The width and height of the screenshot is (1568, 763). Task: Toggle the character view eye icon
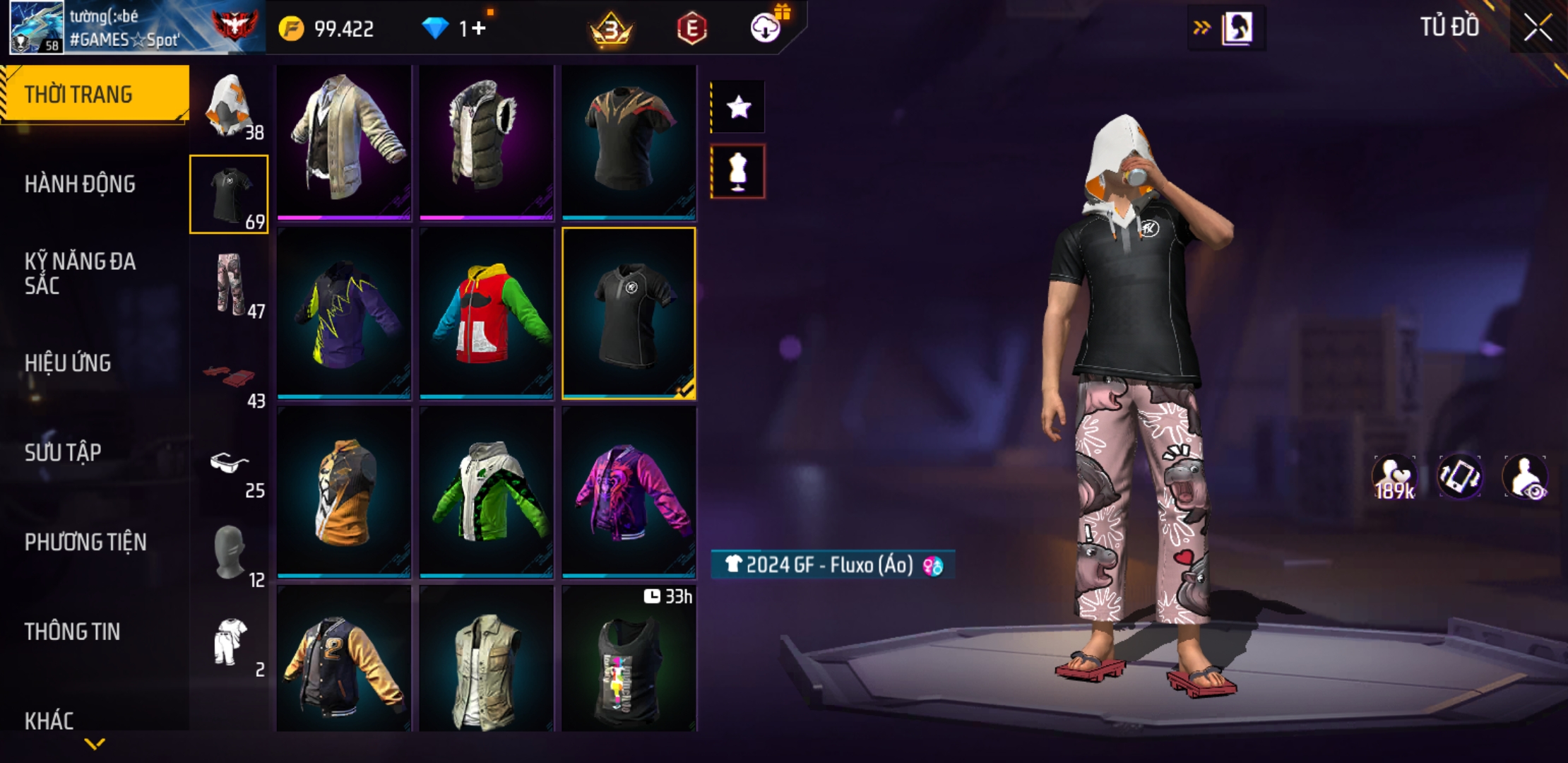[x=1526, y=478]
